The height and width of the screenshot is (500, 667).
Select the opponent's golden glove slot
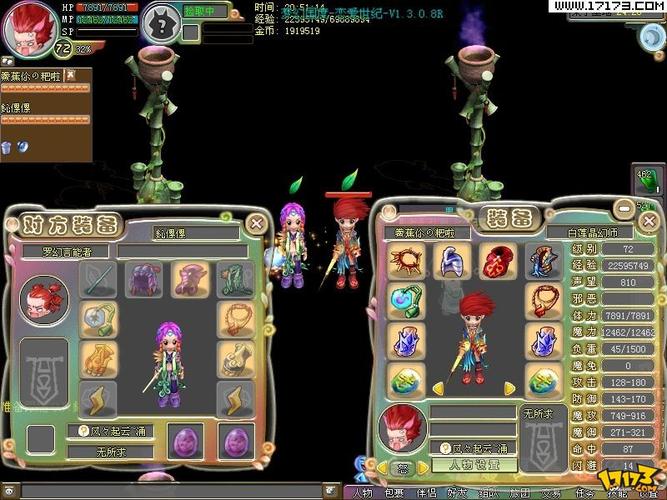coord(99,357)
